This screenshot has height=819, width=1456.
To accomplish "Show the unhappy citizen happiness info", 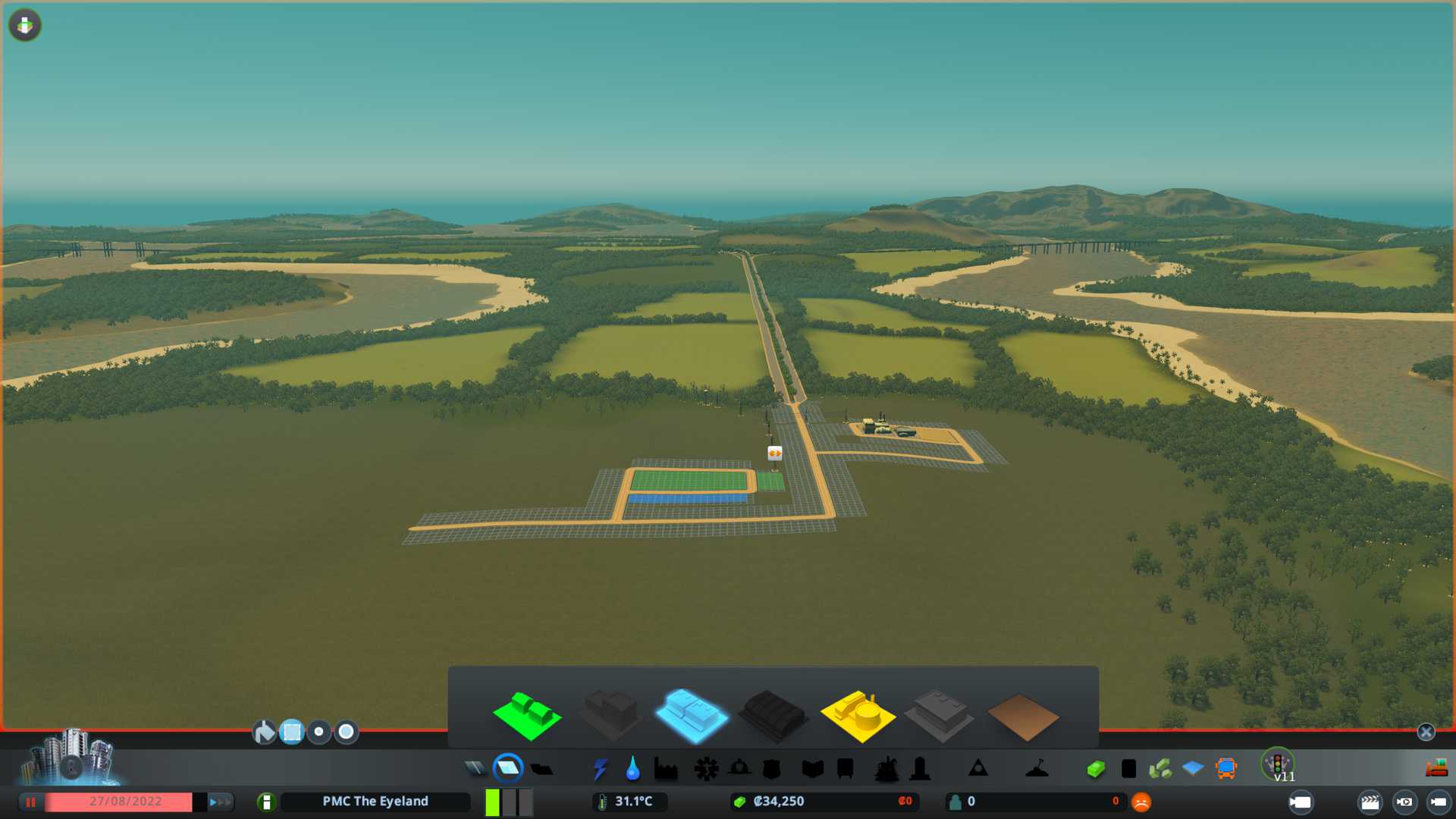I will [1141, 802].
